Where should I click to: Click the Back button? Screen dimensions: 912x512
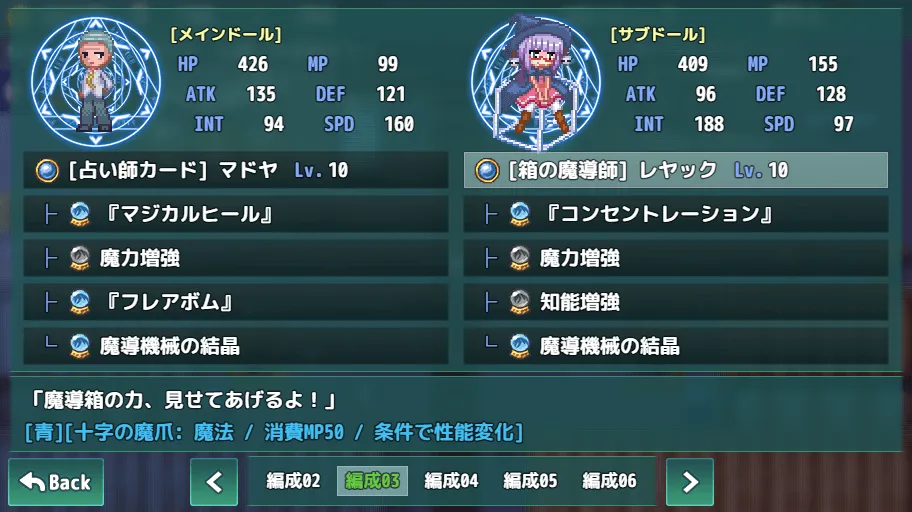(56, 482)
